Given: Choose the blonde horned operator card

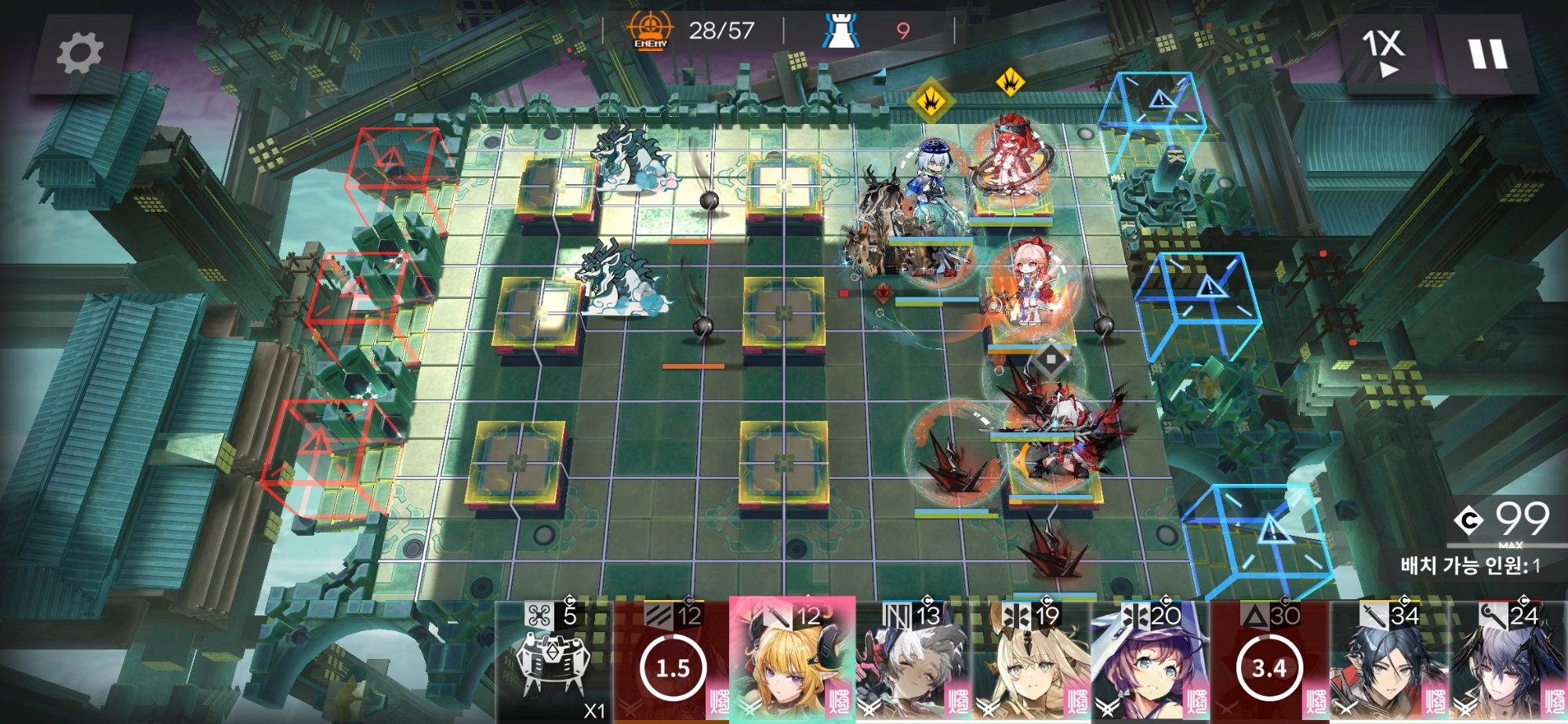Looking at the screenshot, I should click(x=791, y=663).
